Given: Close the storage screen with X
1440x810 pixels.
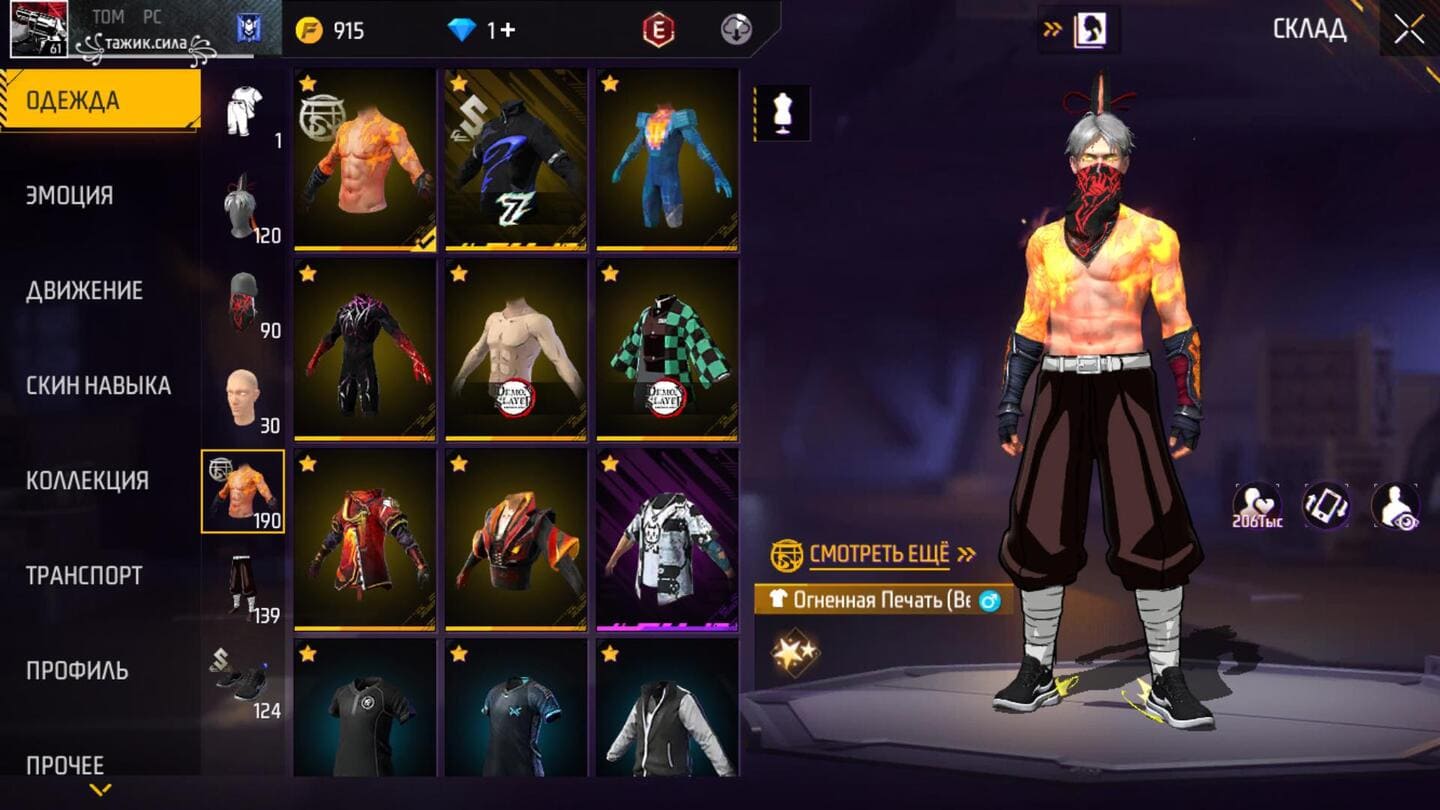Looking at the screenshot, I should tap(1409, 30).
